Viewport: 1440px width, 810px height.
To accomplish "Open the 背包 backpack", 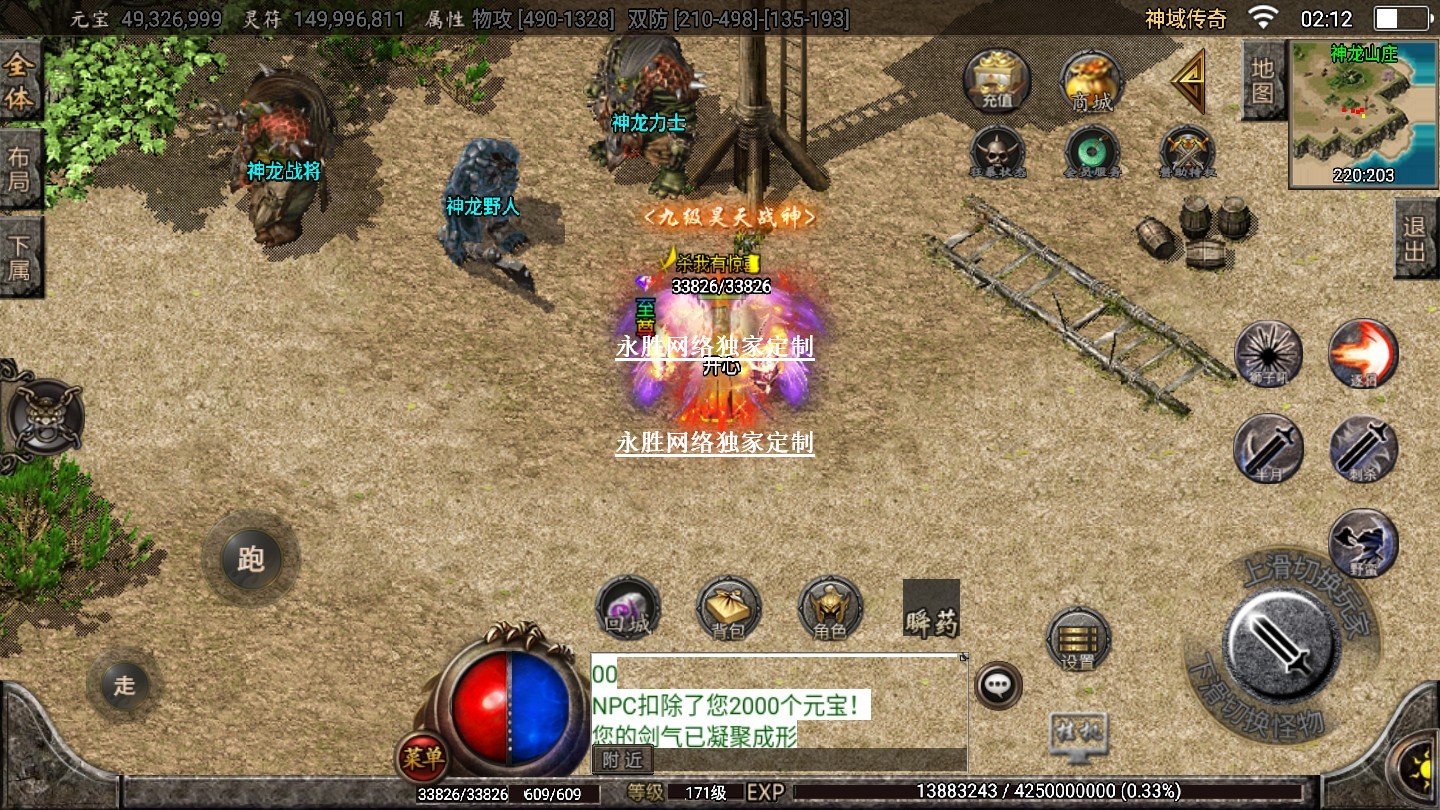I will [729, 608].
